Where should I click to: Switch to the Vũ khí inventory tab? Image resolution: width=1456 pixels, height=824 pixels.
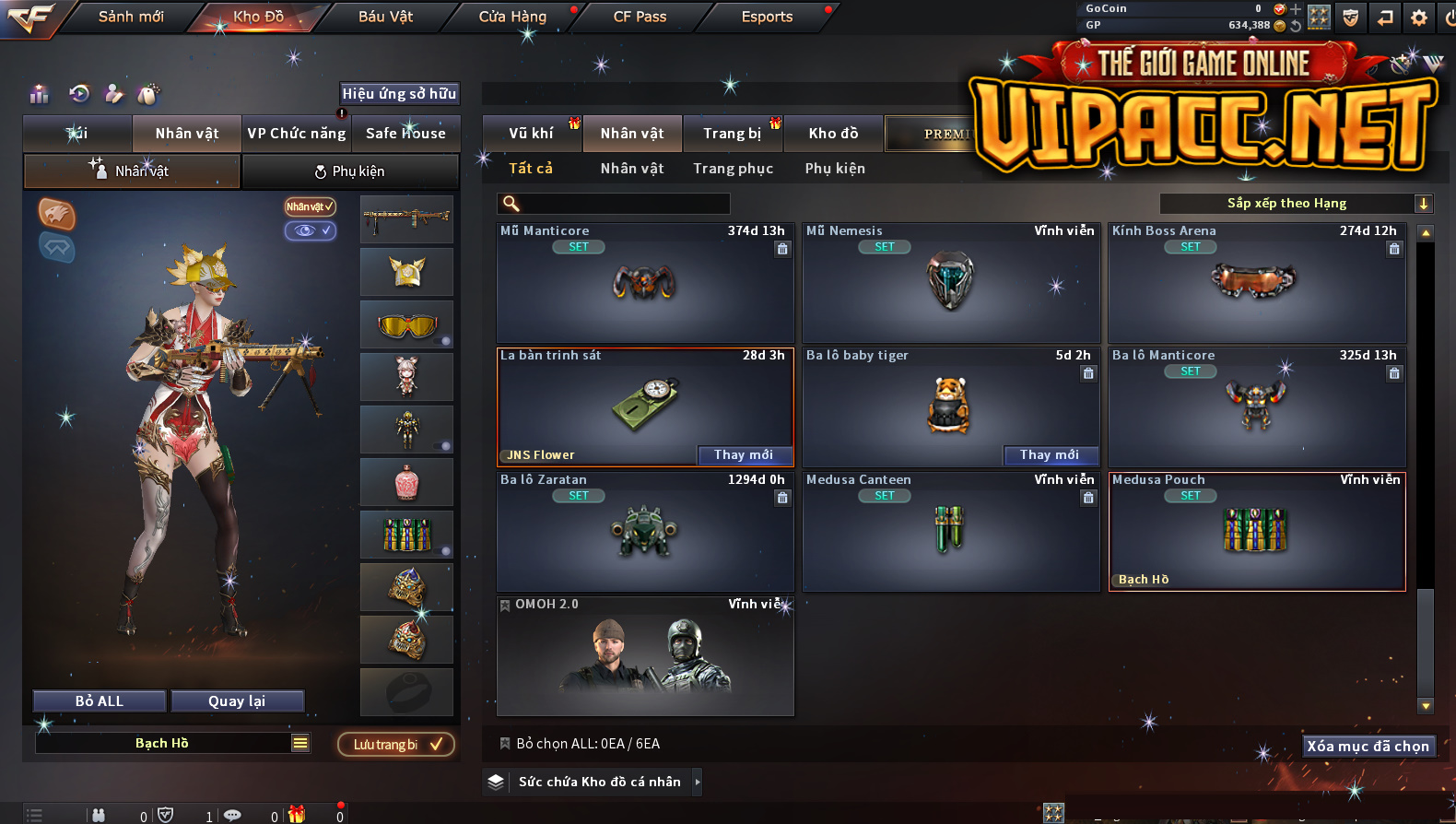532,134
